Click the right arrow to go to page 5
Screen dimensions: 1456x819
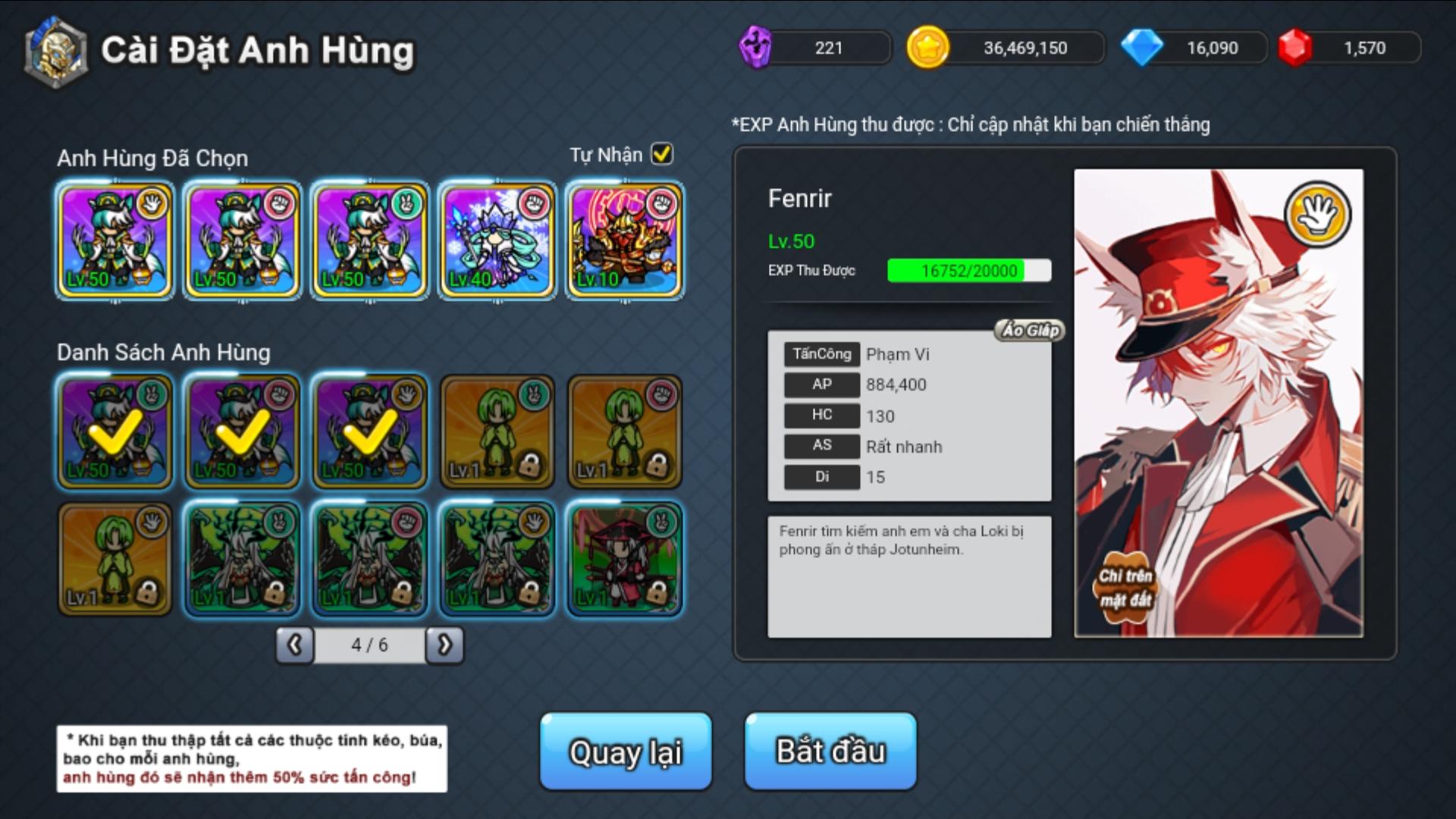[x=447, y=644]
